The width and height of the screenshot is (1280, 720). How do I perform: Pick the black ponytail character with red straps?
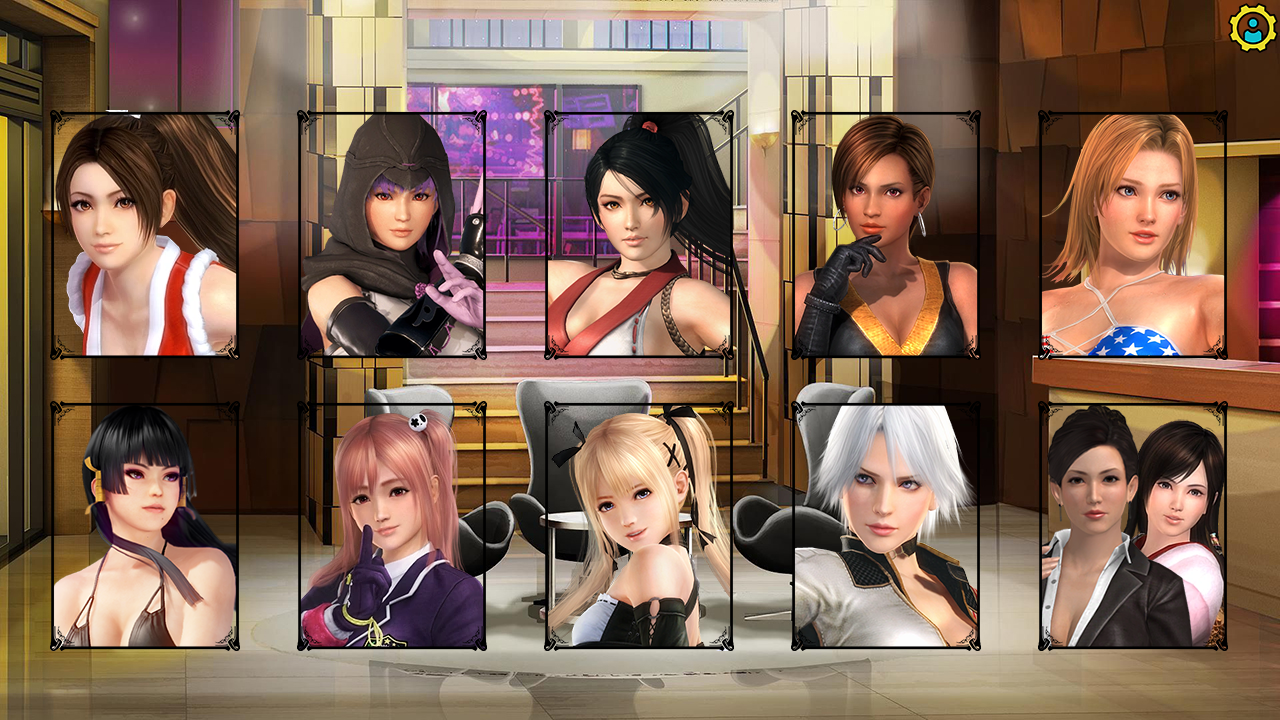coord(639,235)
